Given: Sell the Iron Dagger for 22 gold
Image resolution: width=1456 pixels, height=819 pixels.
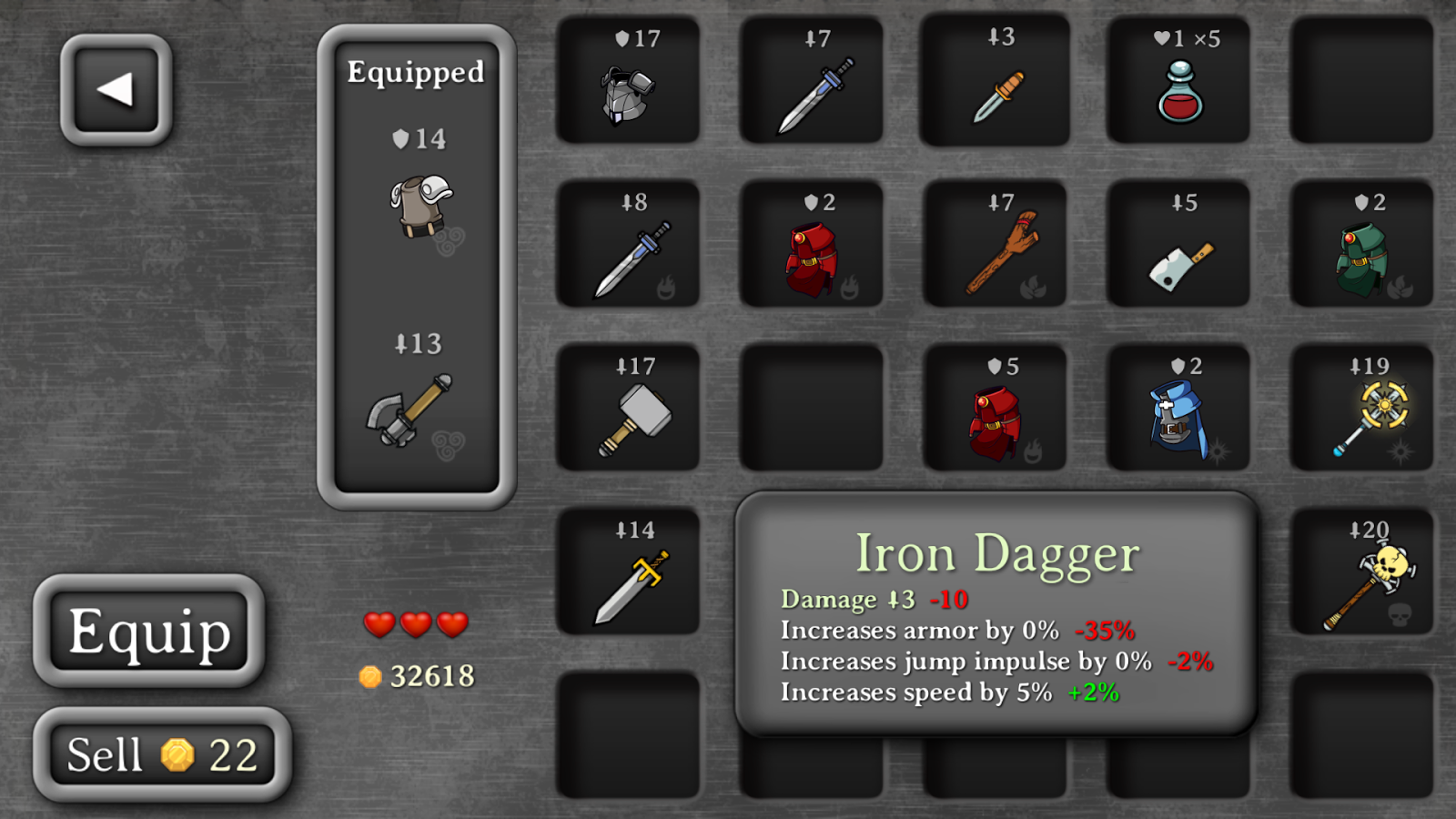Looking at the screenshot, I should (x=160, y=753).
